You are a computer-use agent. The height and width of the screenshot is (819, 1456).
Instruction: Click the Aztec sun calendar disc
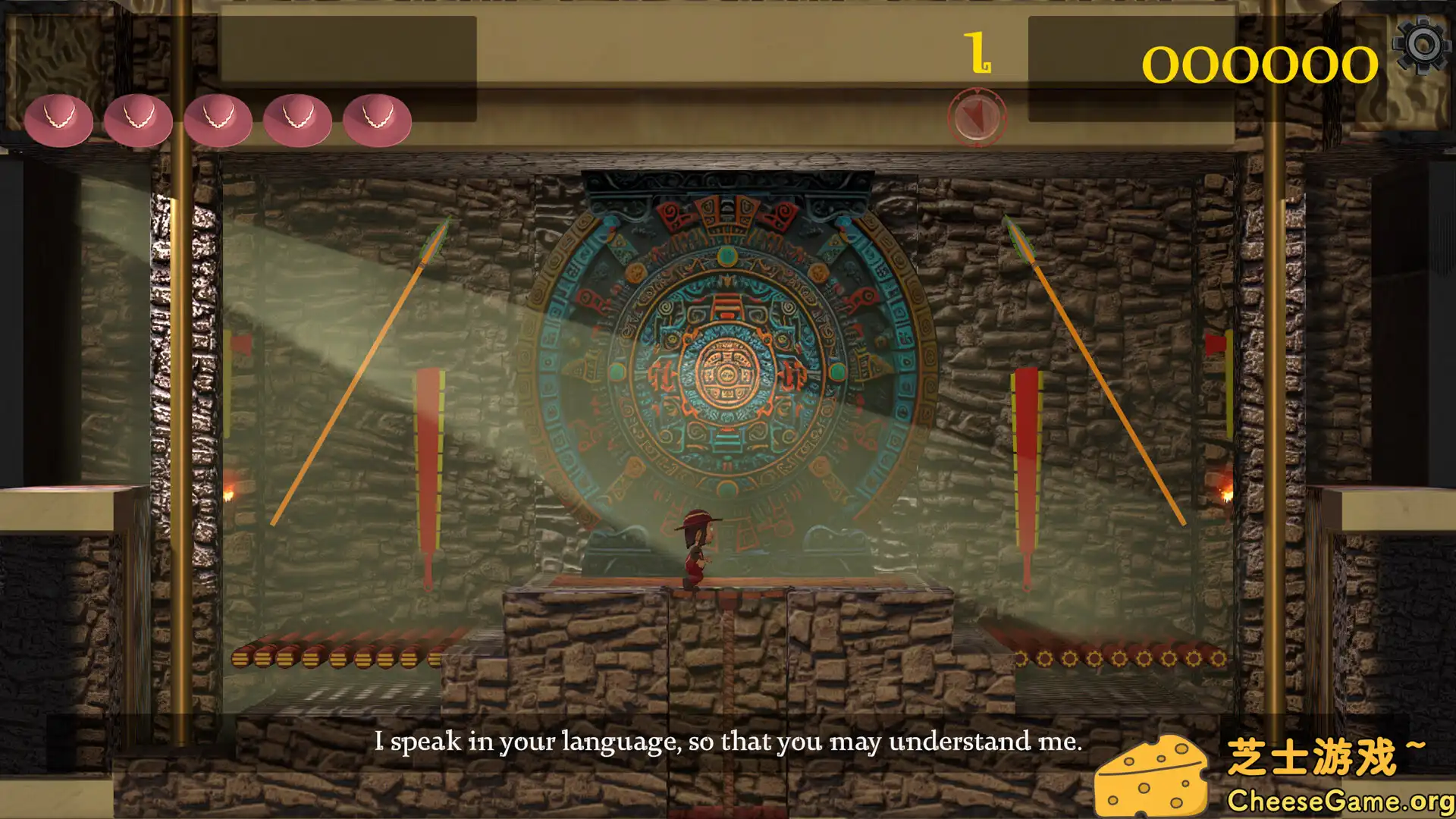pos(726,372)
